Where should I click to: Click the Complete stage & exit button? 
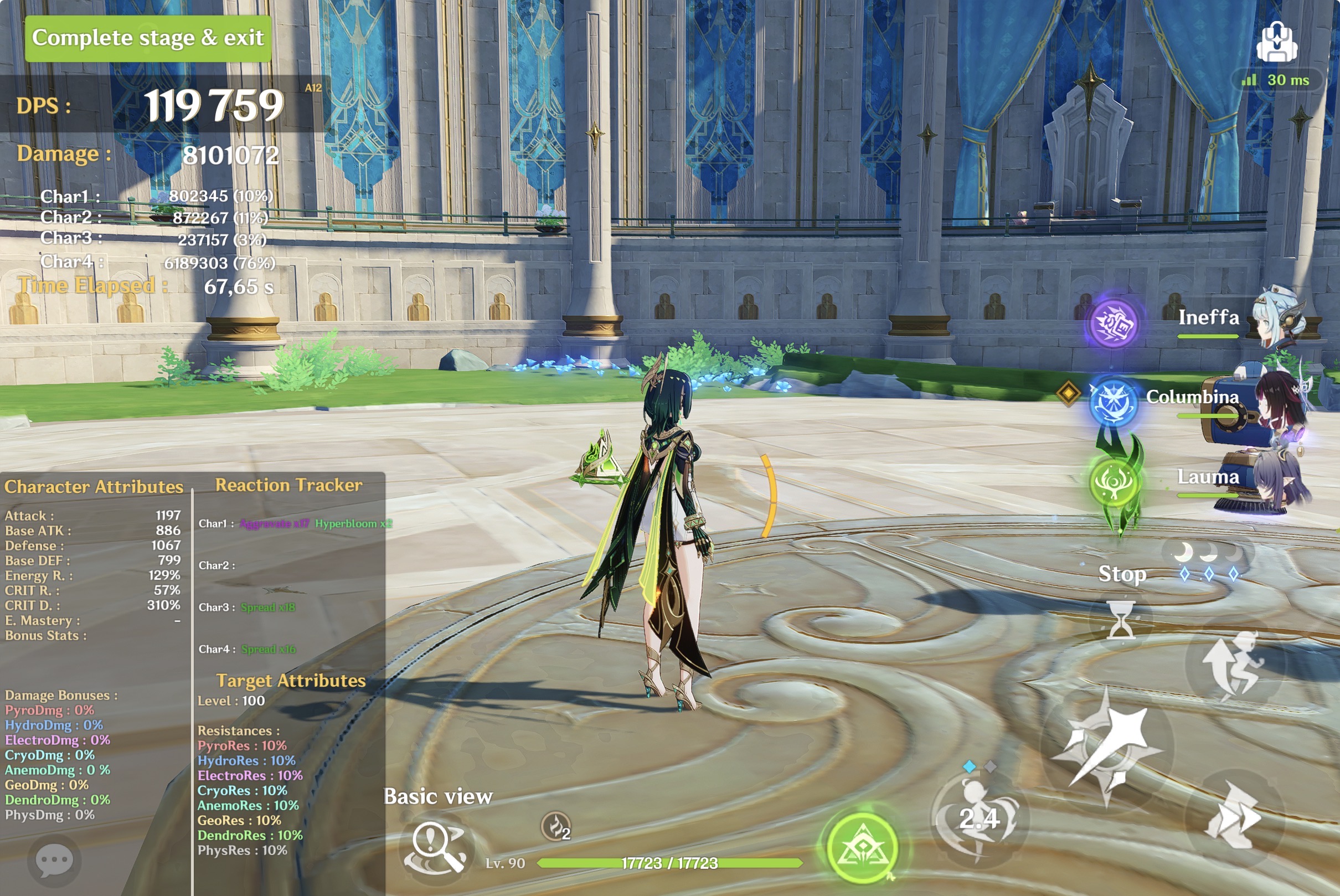pyautogui.click(x=147, y=38)
